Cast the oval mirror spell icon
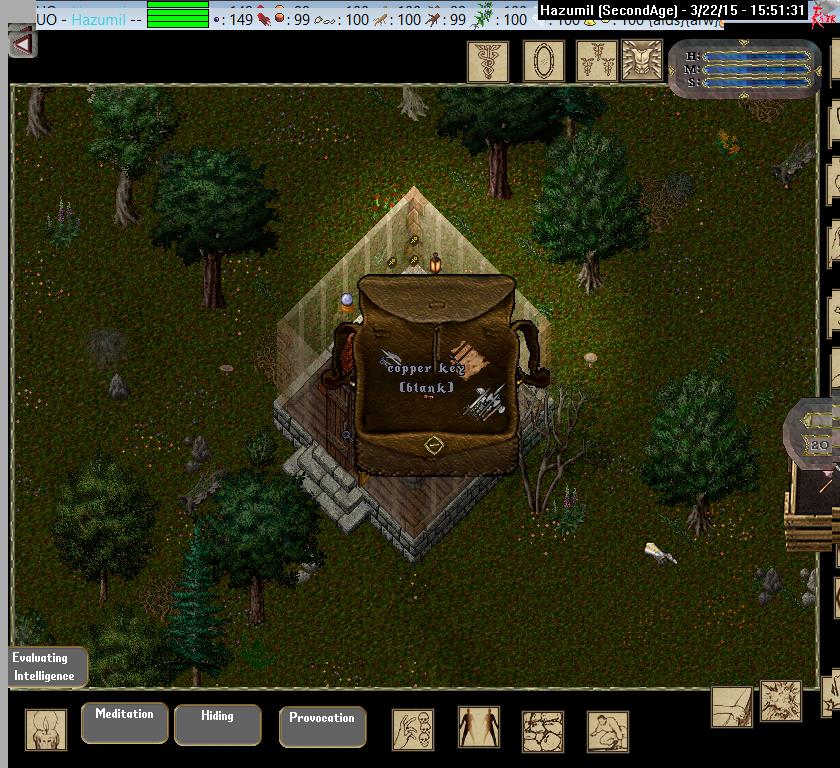 [x=543, y=61]
